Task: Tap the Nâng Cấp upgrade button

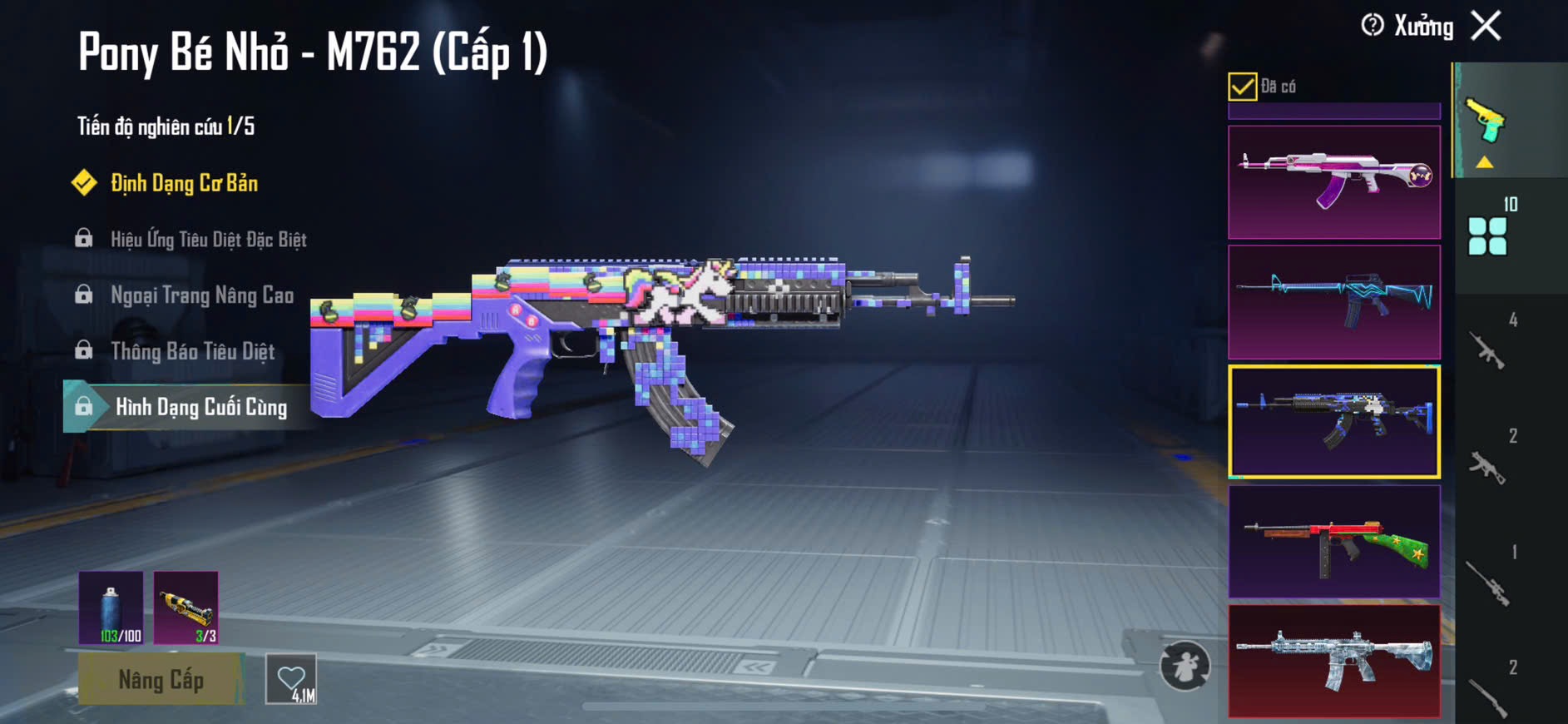Action: [161, 680]
